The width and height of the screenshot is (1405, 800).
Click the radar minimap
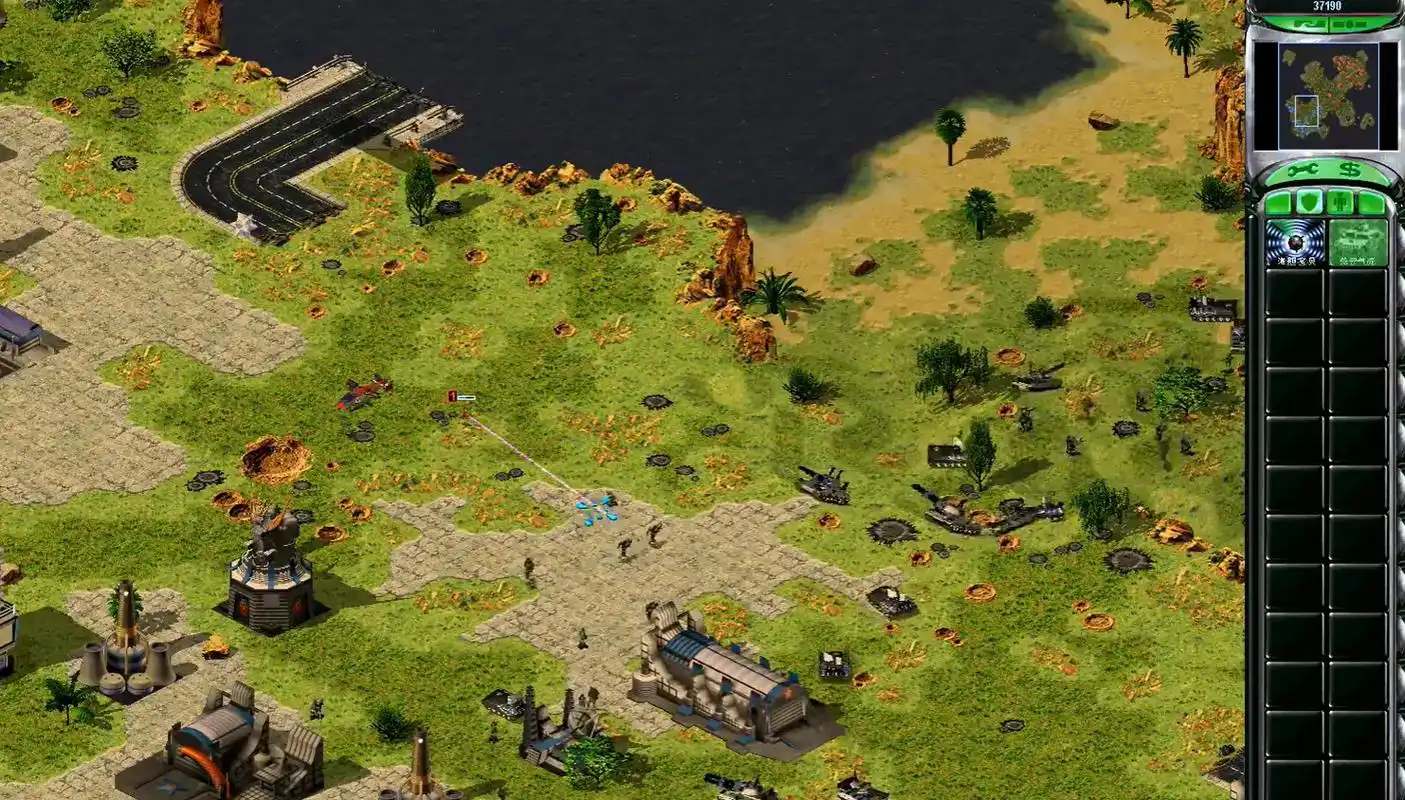(1328, 95)
